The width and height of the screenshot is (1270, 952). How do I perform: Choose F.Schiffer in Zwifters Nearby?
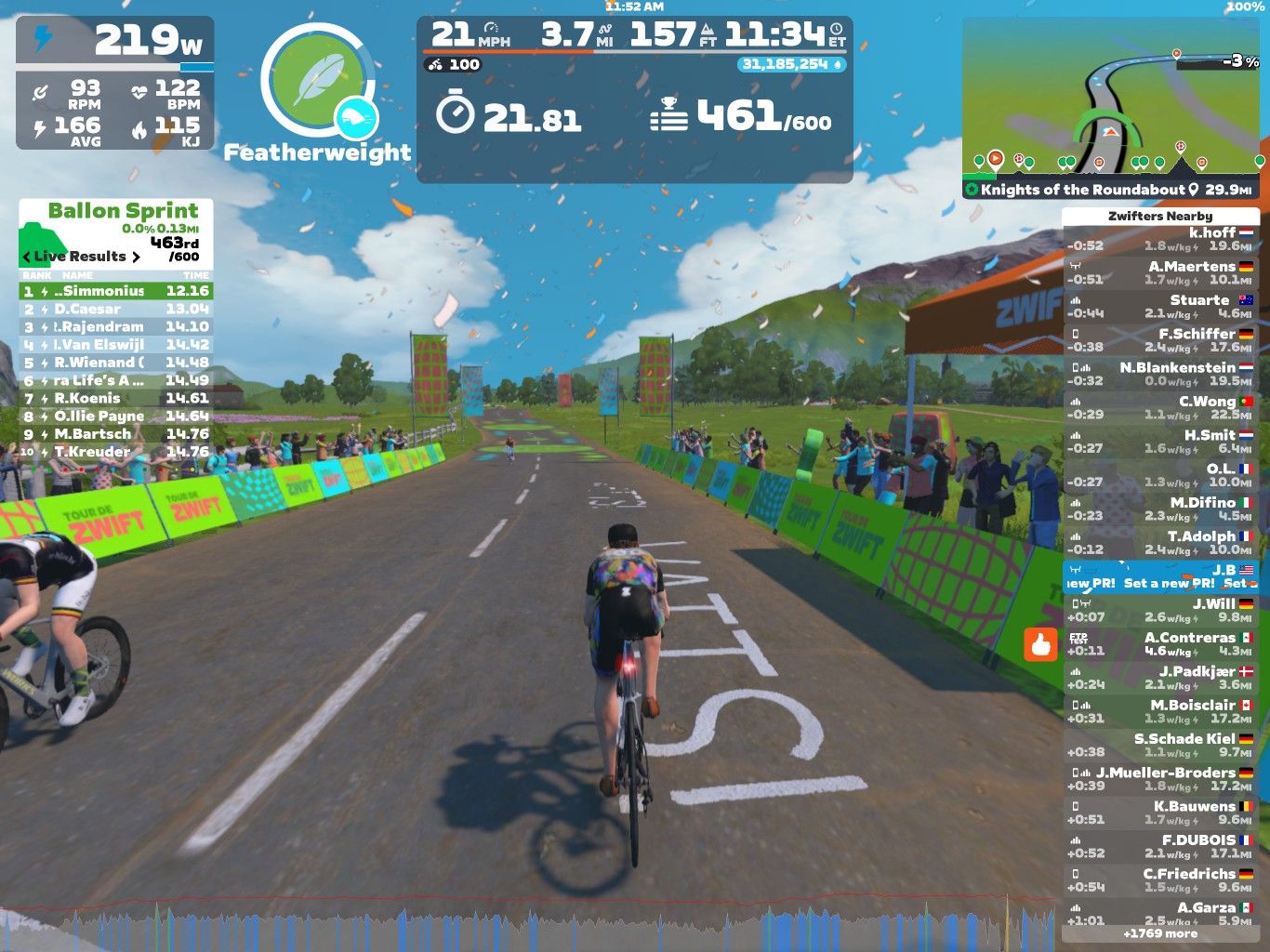coord(1159,340)
